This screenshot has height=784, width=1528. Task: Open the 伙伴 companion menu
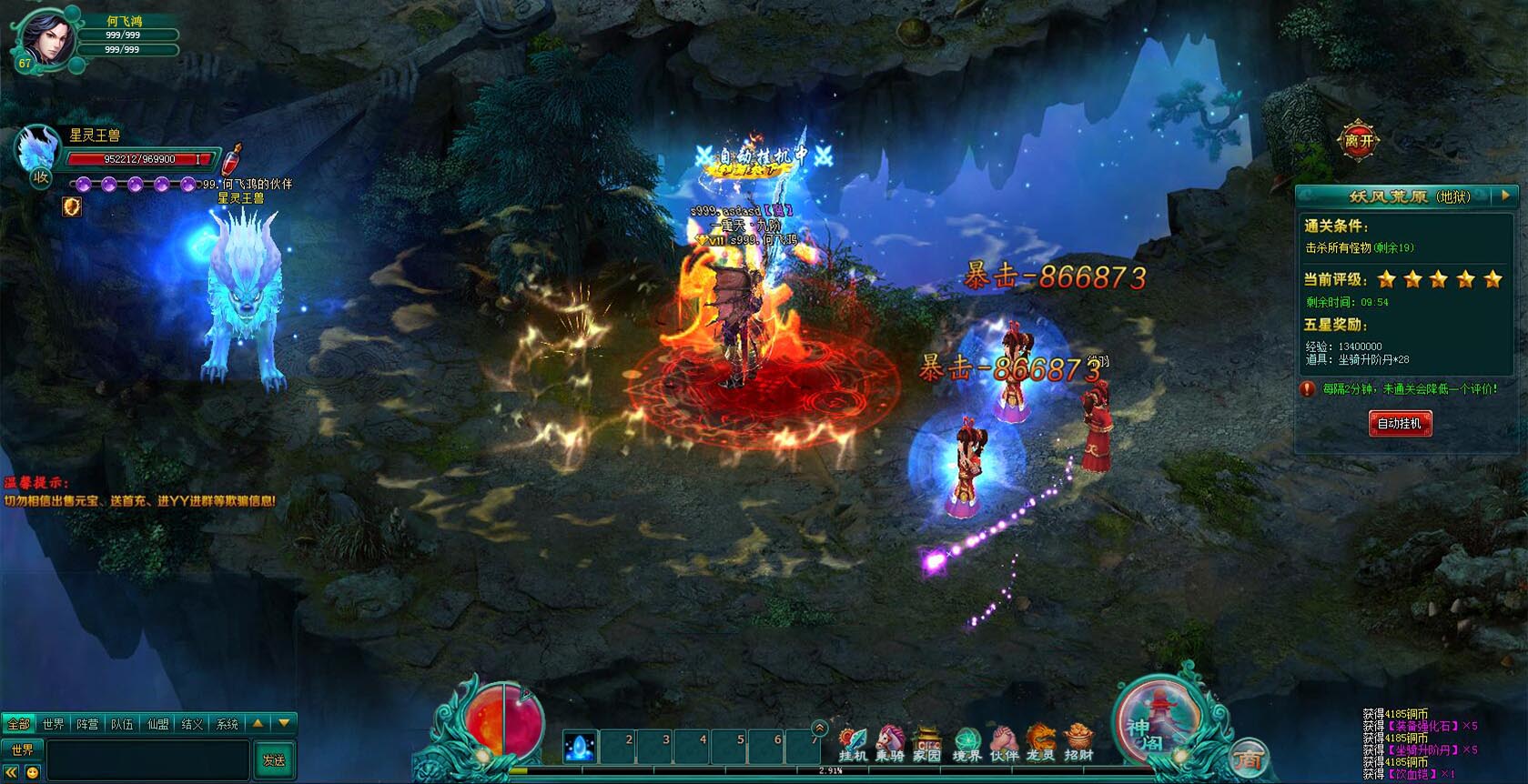click(x=1004, y=743)
